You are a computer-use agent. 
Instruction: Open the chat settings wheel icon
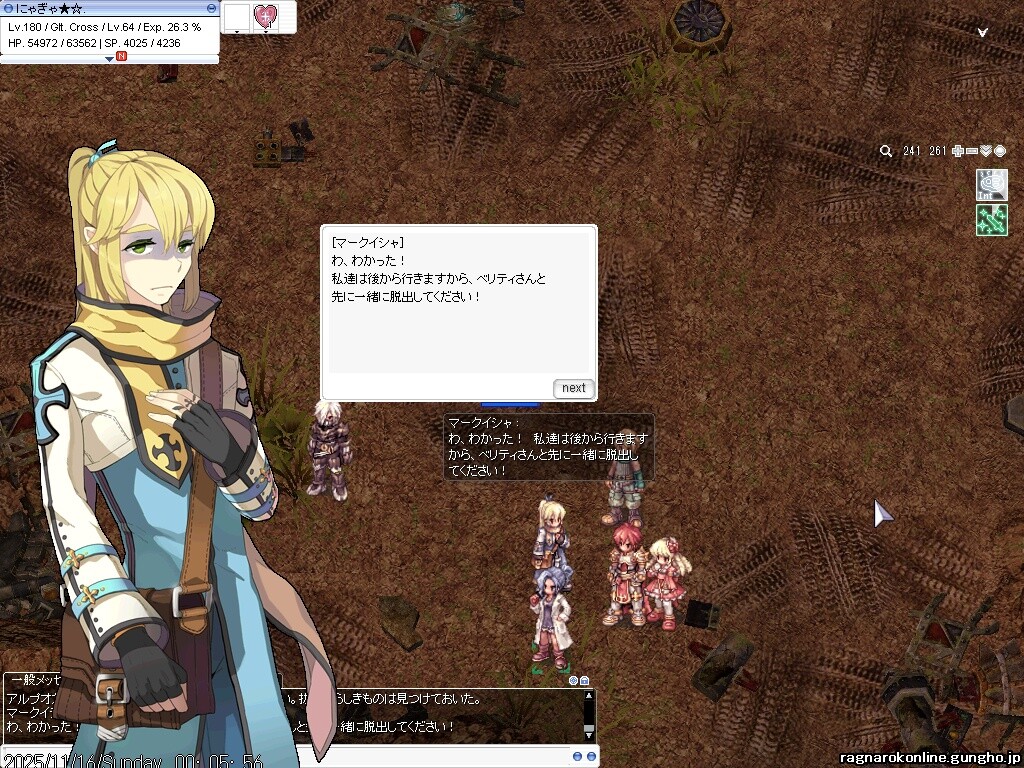pyautogui.click(x=574, y=681)
